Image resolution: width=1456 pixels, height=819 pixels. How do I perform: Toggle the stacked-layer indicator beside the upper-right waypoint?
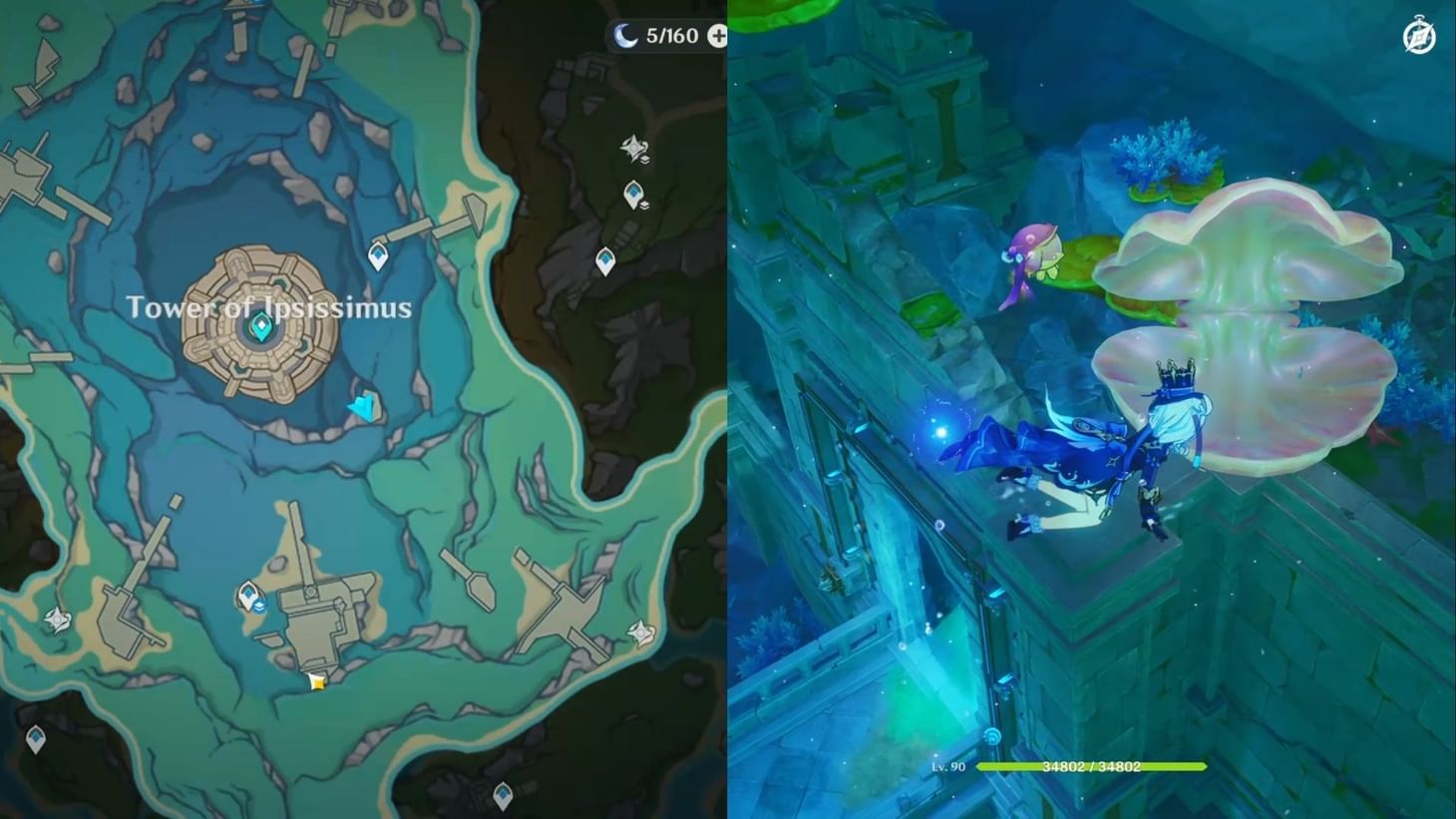click(645, 206)
